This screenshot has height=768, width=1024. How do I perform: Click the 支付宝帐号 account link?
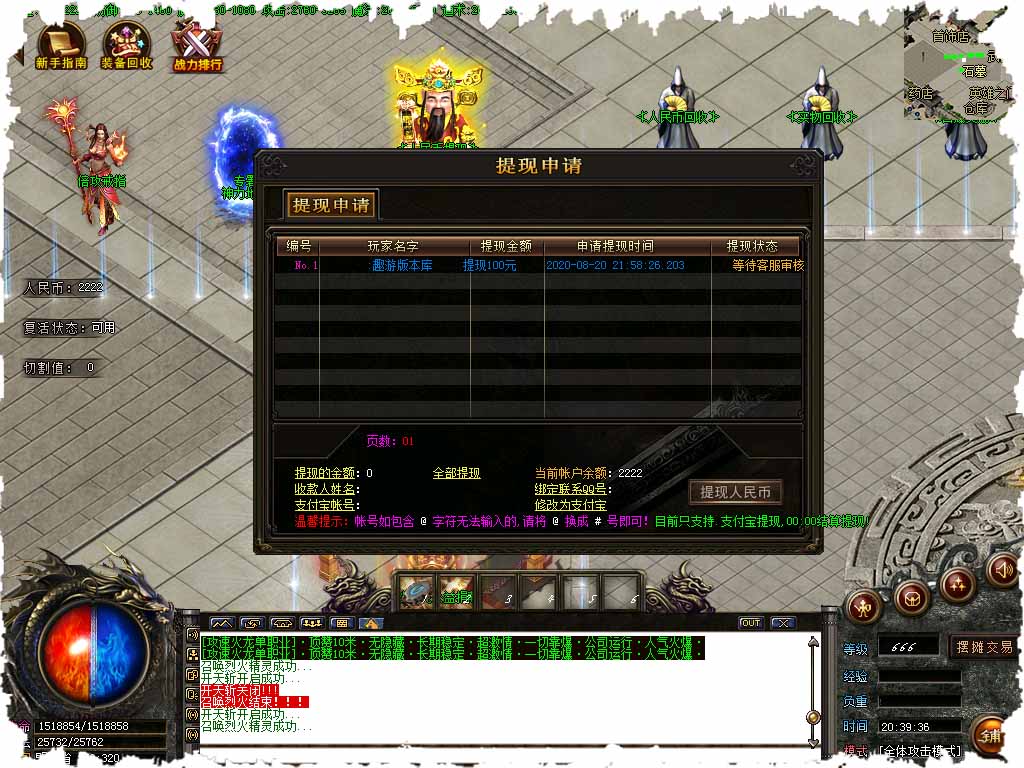click(x=325, y=505)
